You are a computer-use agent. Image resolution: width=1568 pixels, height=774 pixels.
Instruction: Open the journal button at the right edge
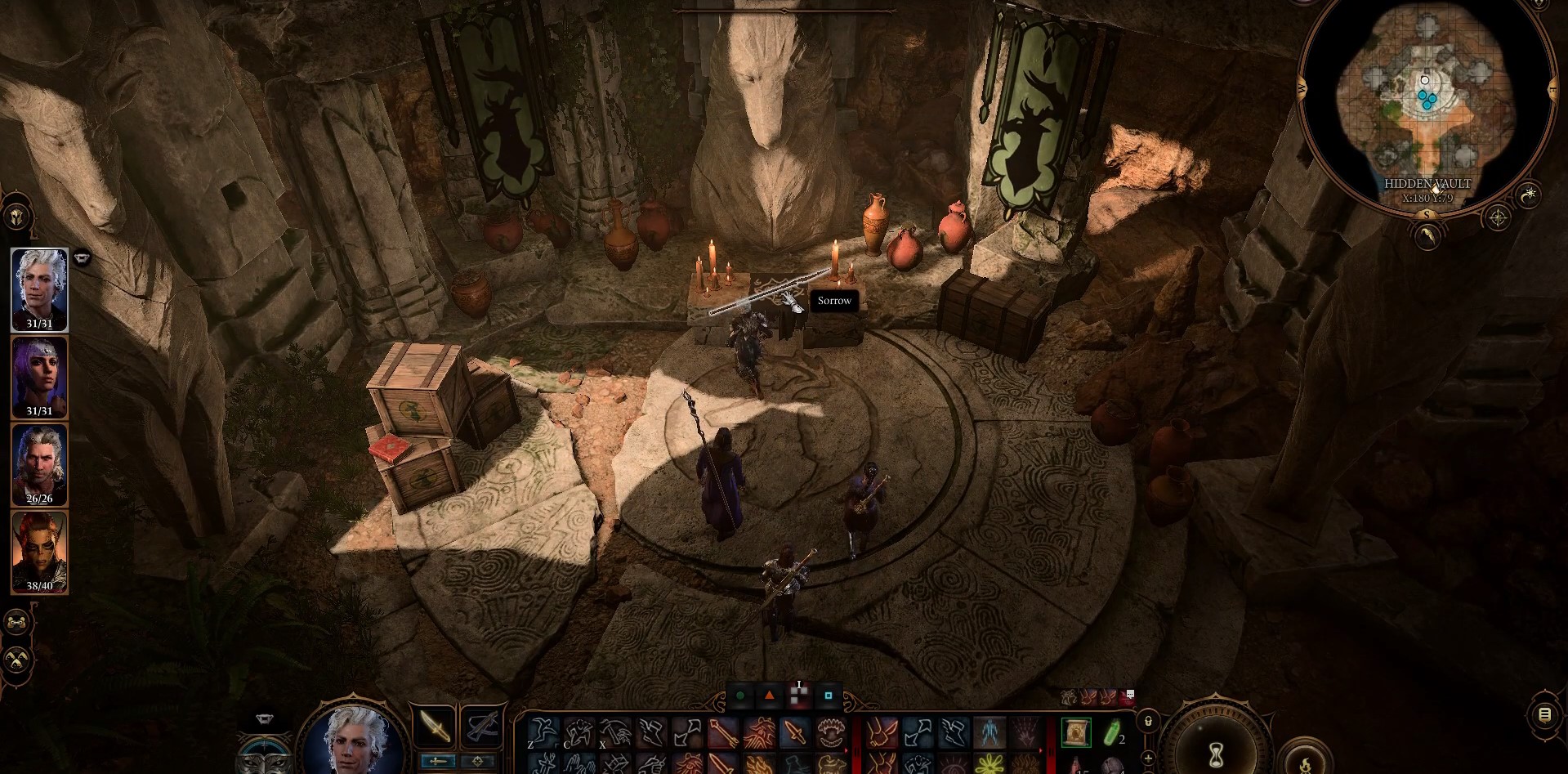[1544, 715]
